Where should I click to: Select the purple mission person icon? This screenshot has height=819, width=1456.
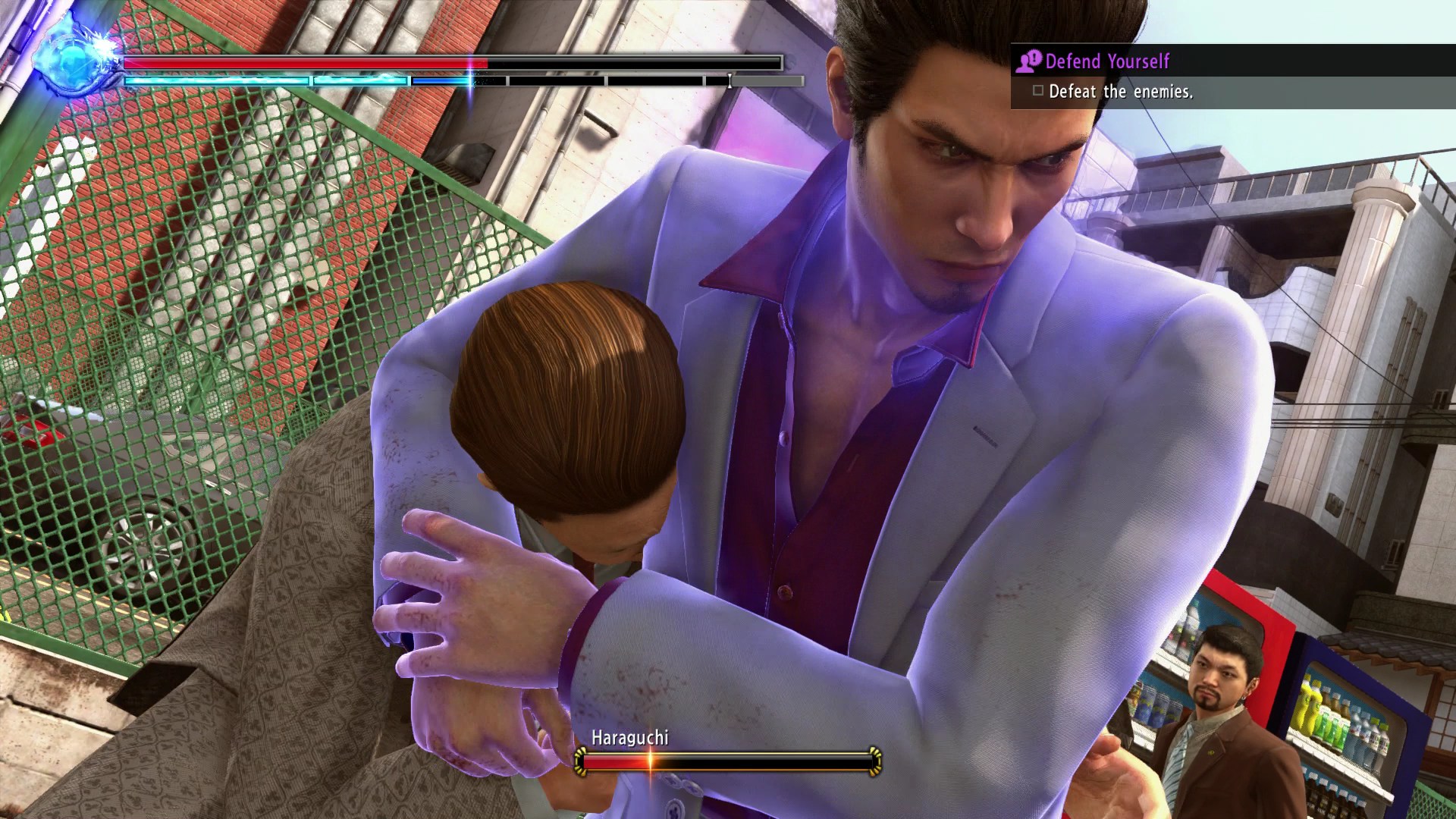[1025, 61]
